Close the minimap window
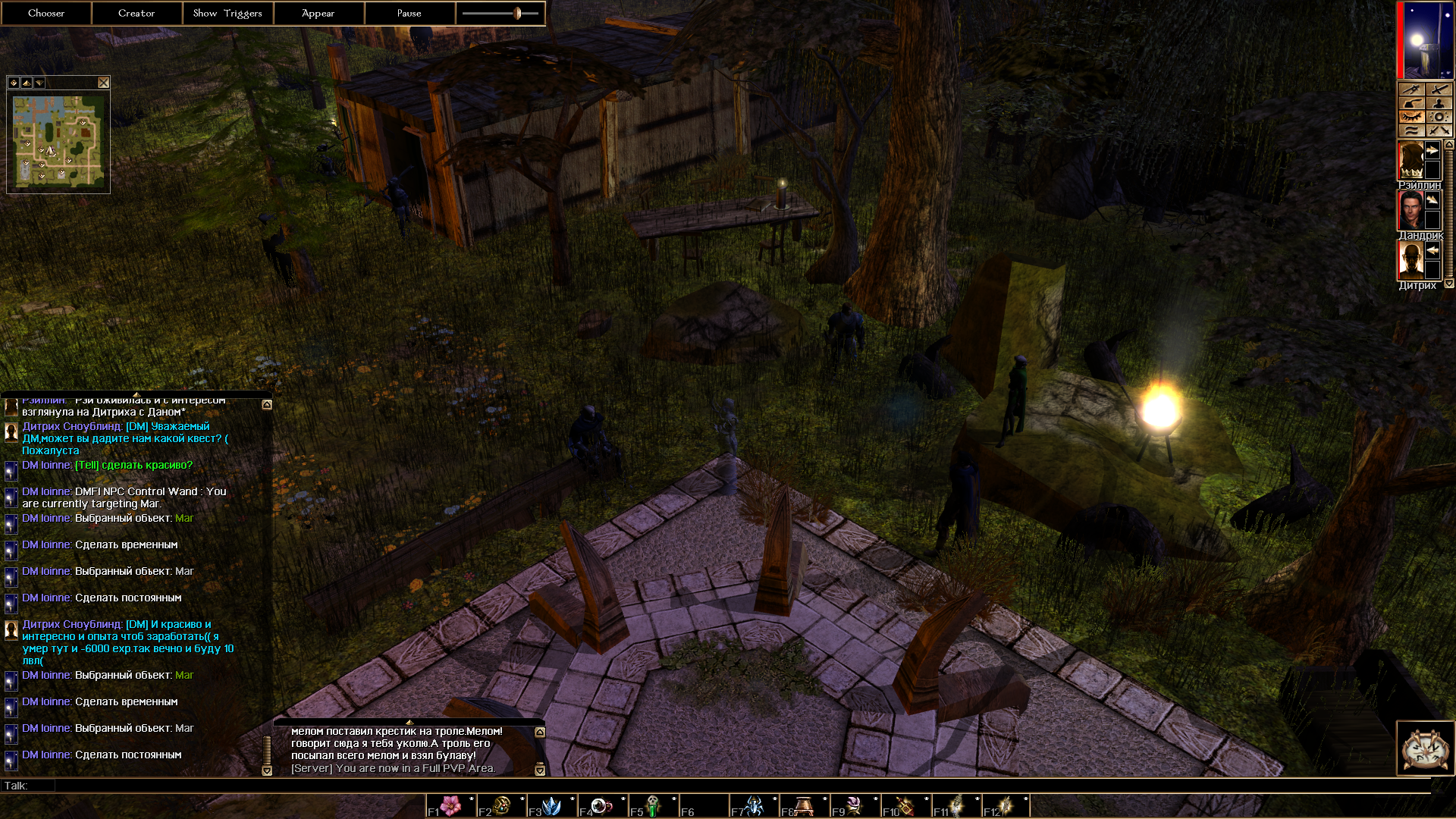This screenshot has width=1456, height=819. click(x=104, y=83)
